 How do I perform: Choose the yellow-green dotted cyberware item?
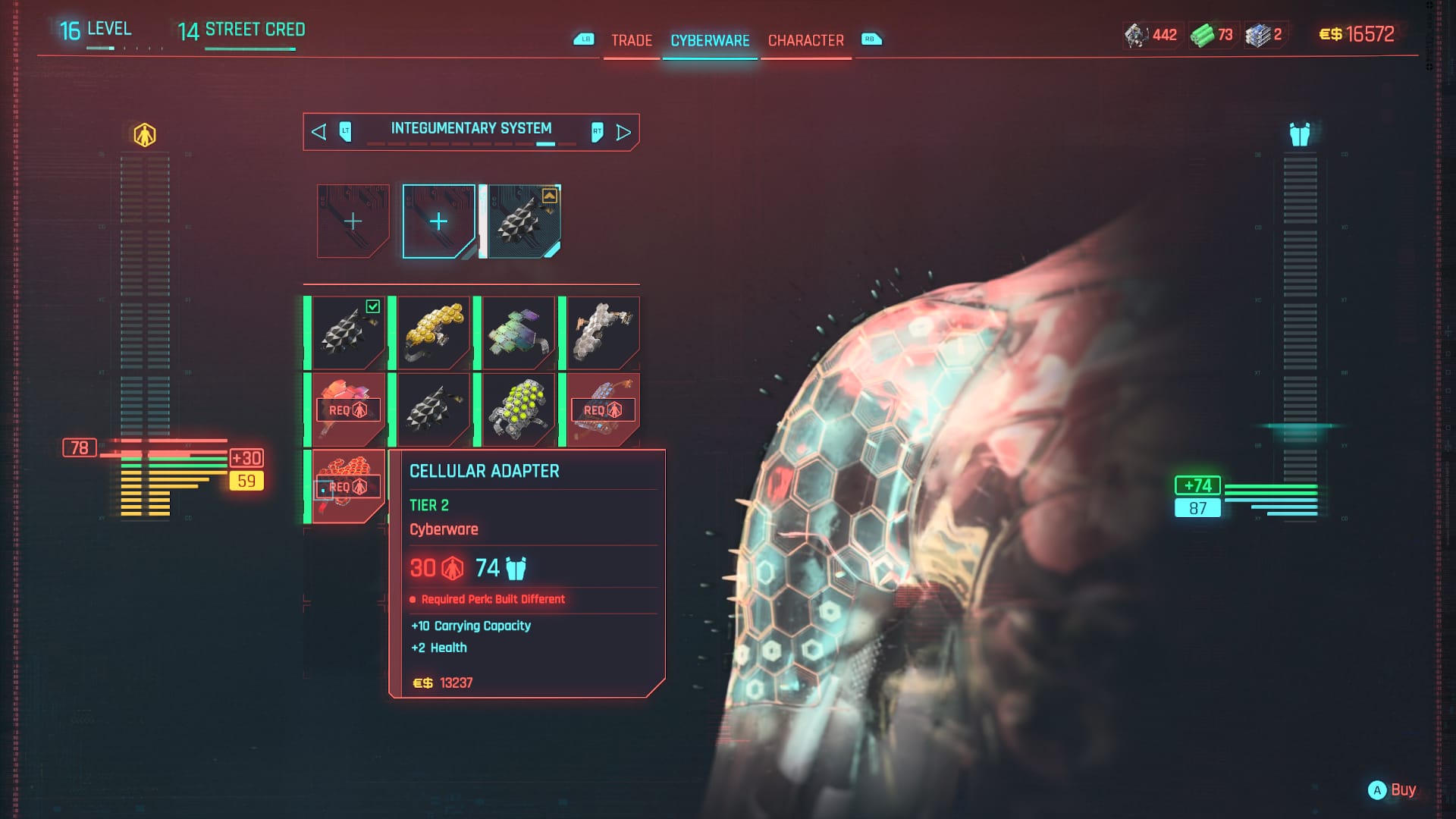[519, 409]
